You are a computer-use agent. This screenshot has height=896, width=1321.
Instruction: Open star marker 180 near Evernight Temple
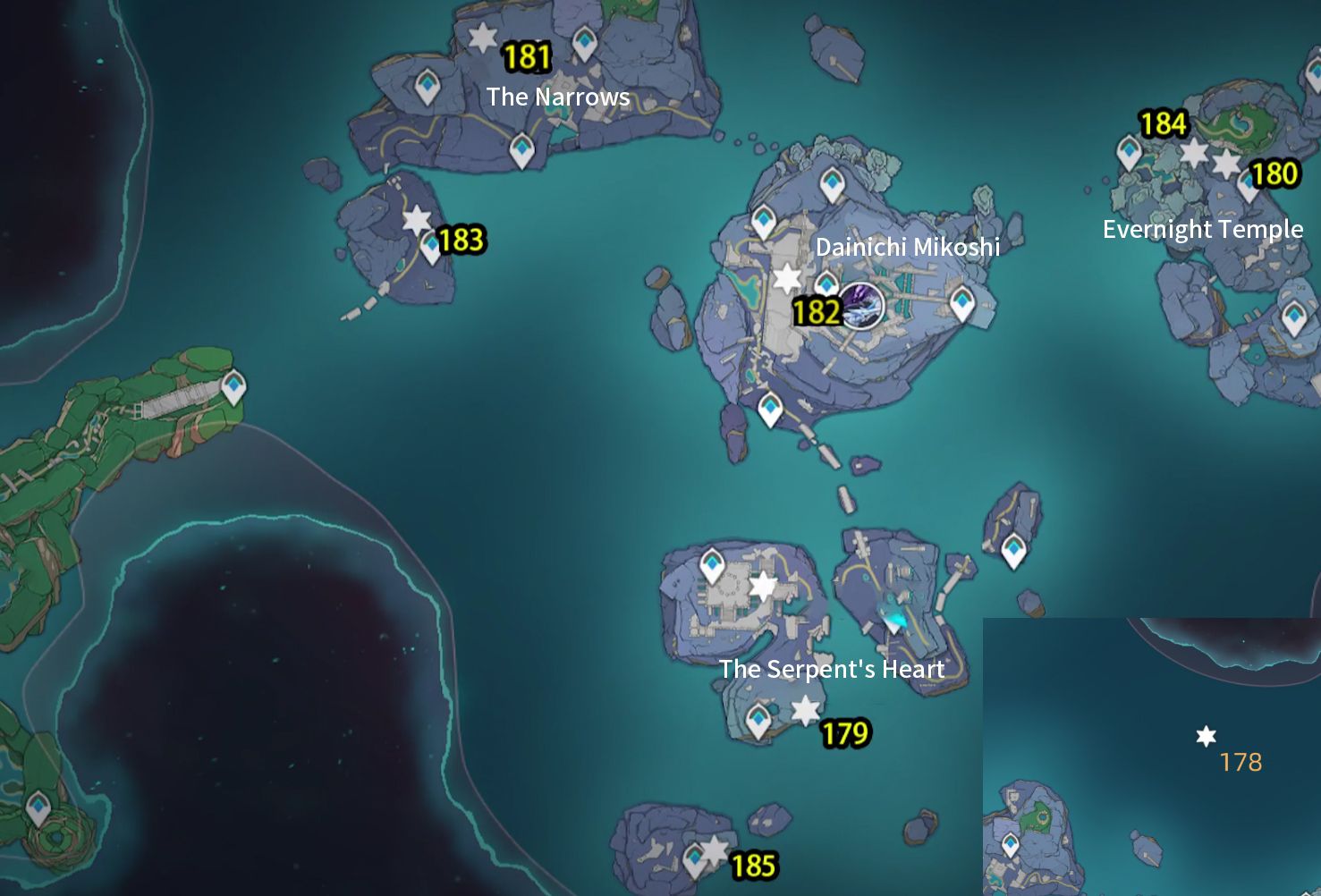pos(1226,165)
